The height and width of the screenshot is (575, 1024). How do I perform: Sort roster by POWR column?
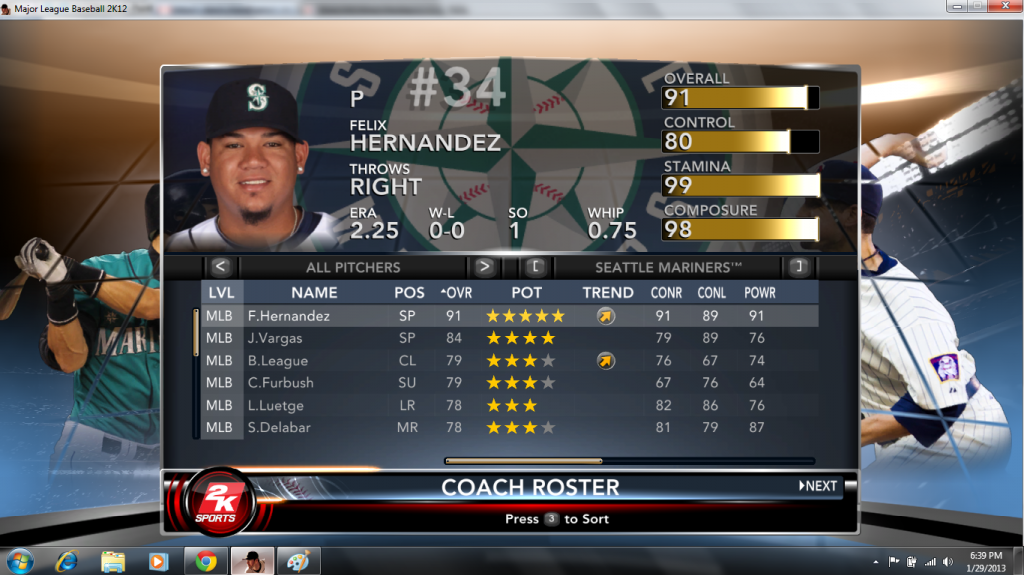[x=760, y=293]
